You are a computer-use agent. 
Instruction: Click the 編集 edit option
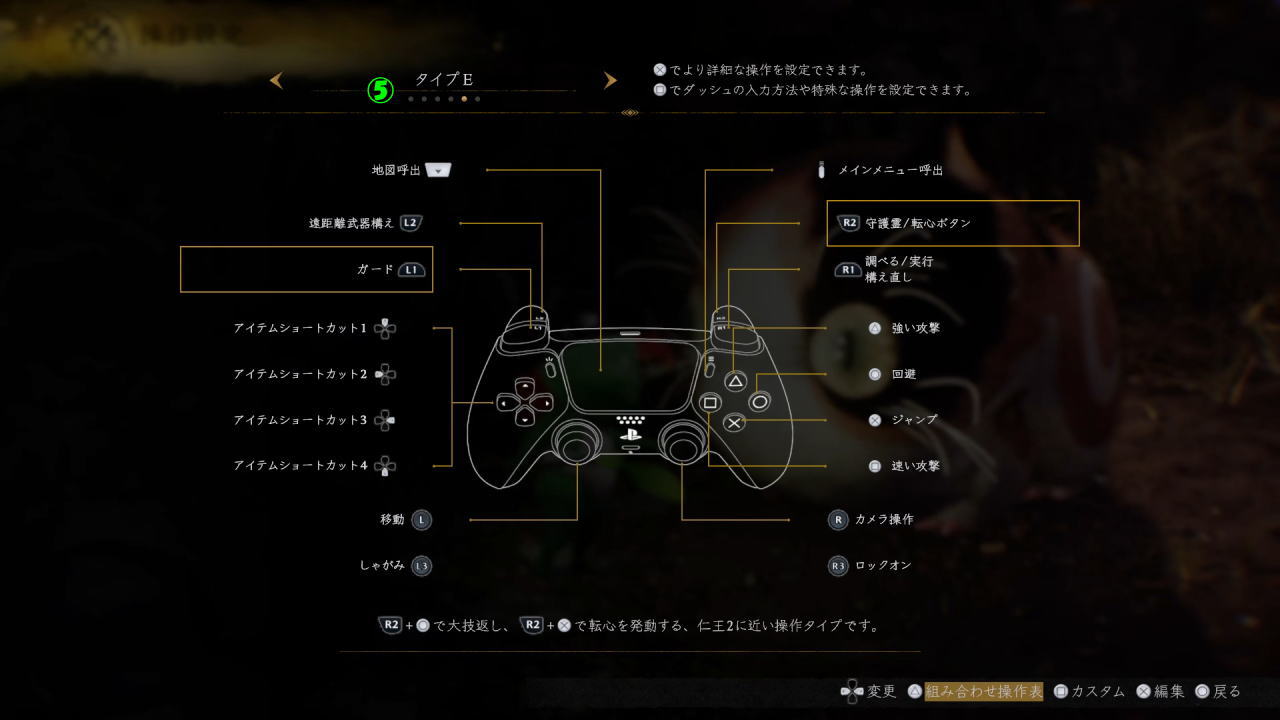1165,691
